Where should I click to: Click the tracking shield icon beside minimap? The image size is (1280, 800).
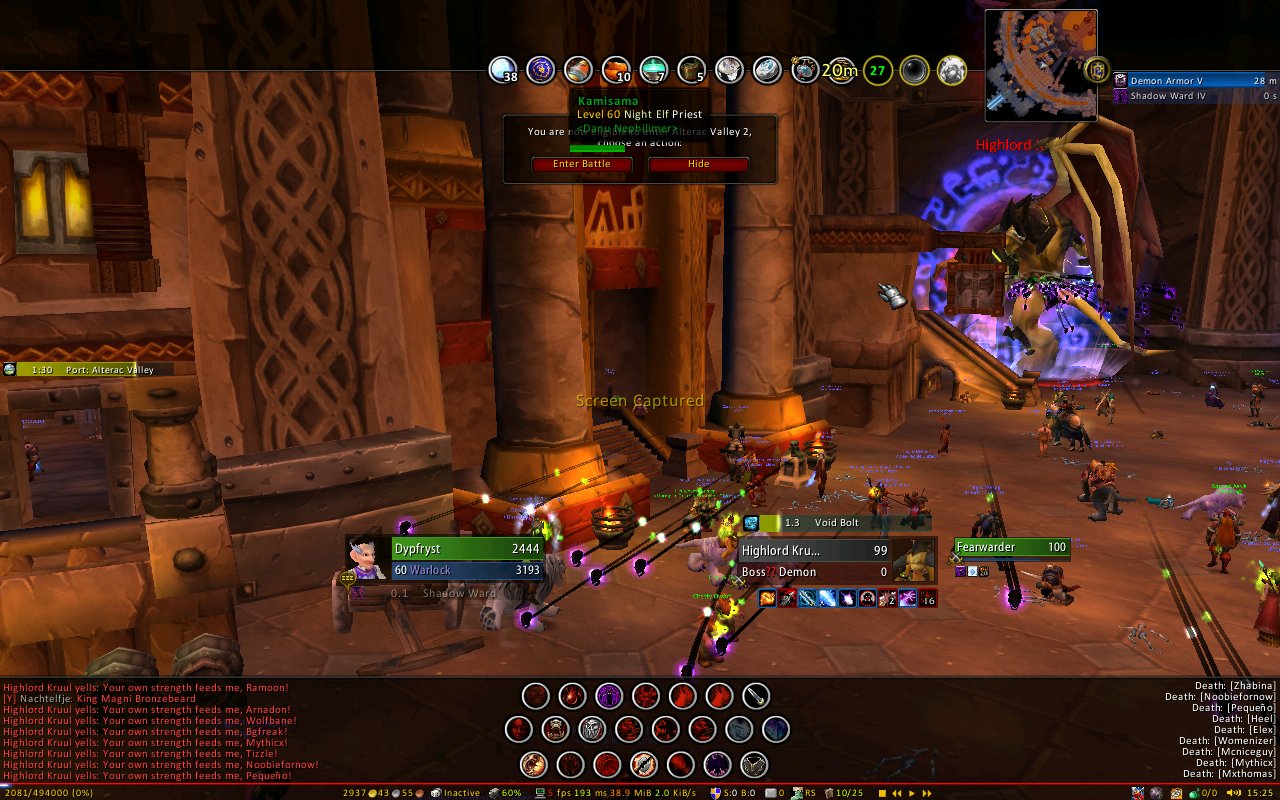coord(1097,70)
